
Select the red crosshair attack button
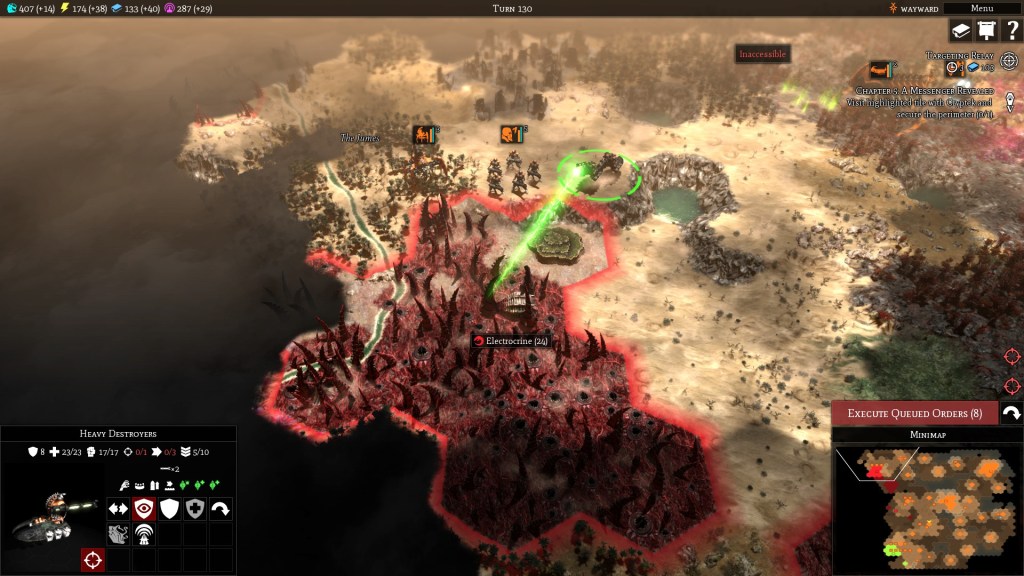[93, 560]
